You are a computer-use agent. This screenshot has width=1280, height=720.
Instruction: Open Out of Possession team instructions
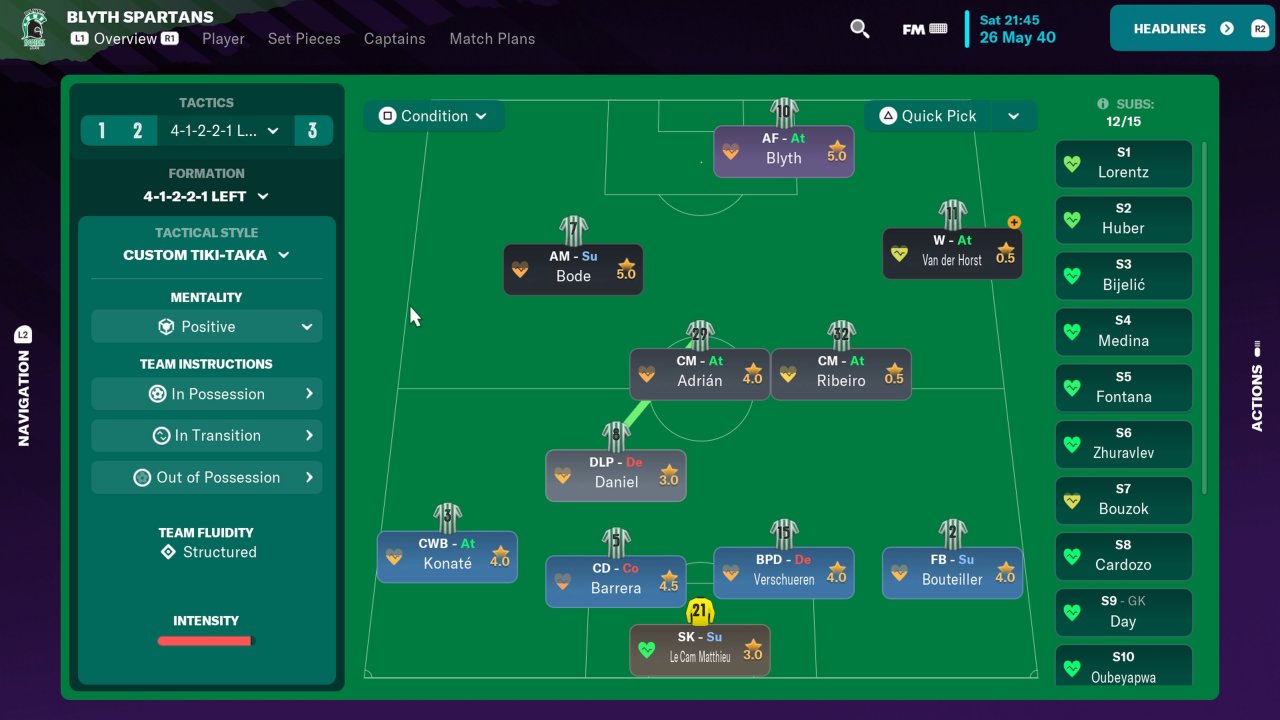pyautogui.click(x=207, y=478)
